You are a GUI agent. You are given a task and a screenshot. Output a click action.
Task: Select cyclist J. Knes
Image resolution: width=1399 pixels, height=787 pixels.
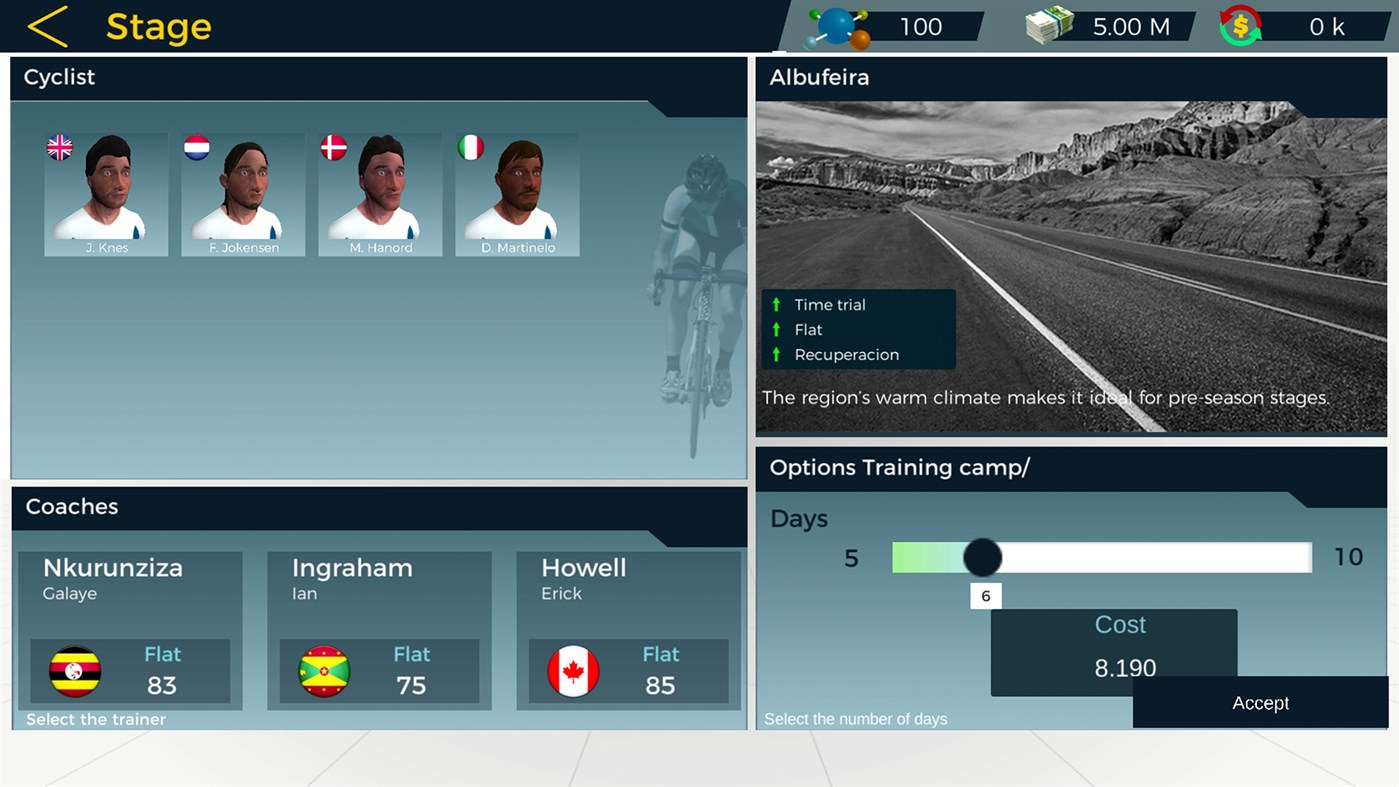click(x=106, y=194)
